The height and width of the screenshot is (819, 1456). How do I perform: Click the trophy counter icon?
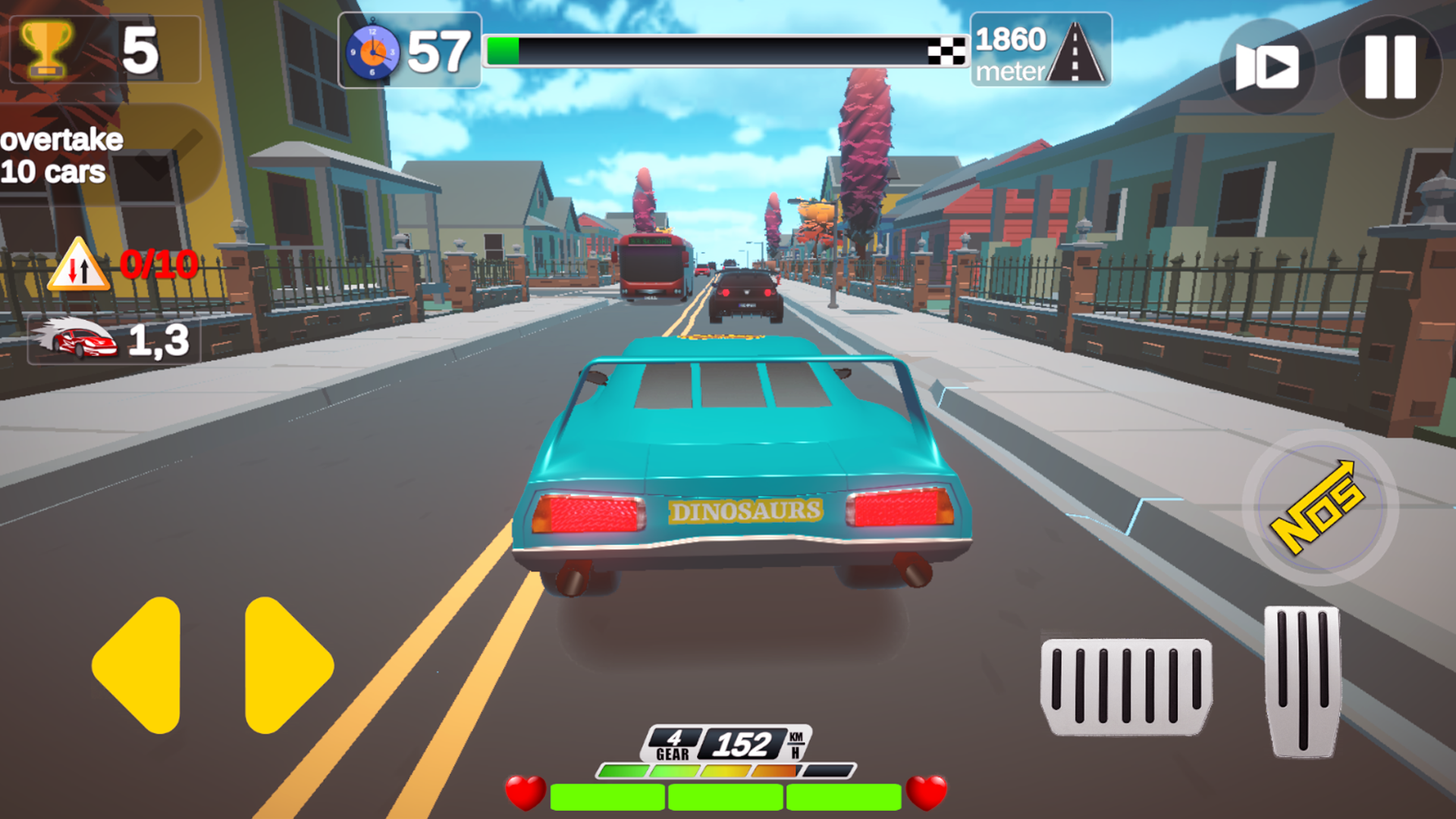point(47,47)
